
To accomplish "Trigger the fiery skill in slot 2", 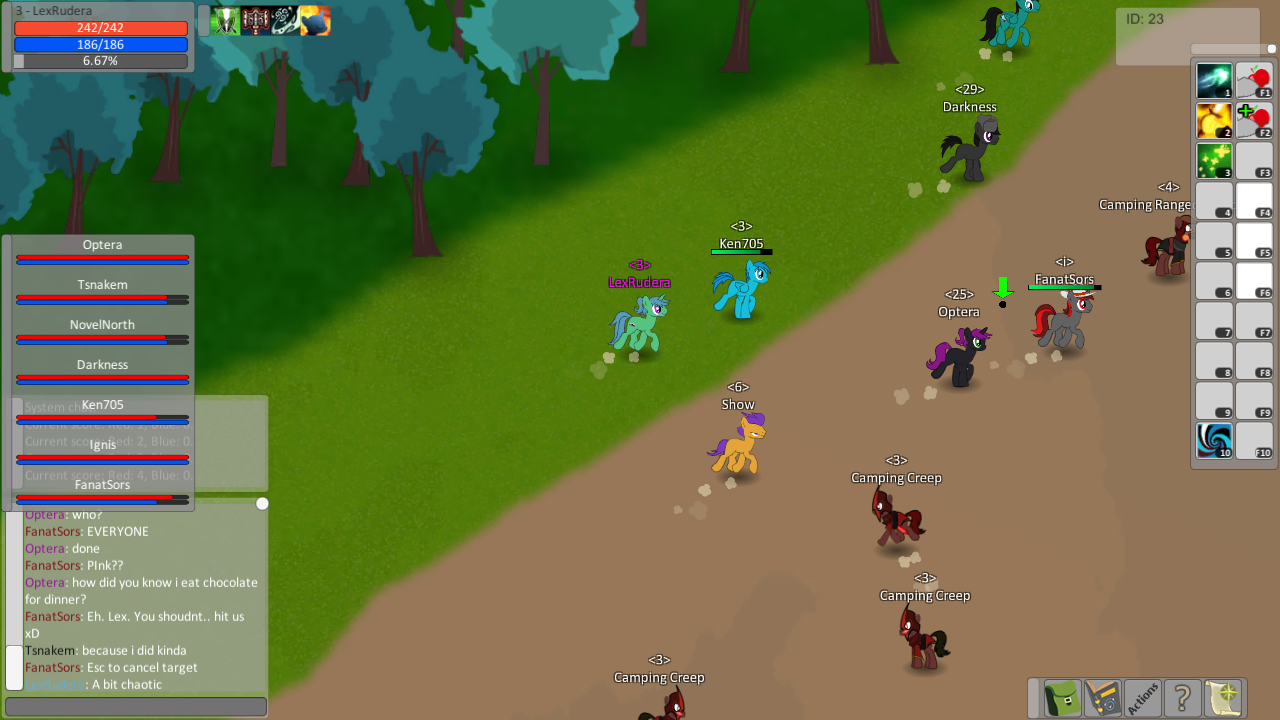I will tap(1213, 120).
